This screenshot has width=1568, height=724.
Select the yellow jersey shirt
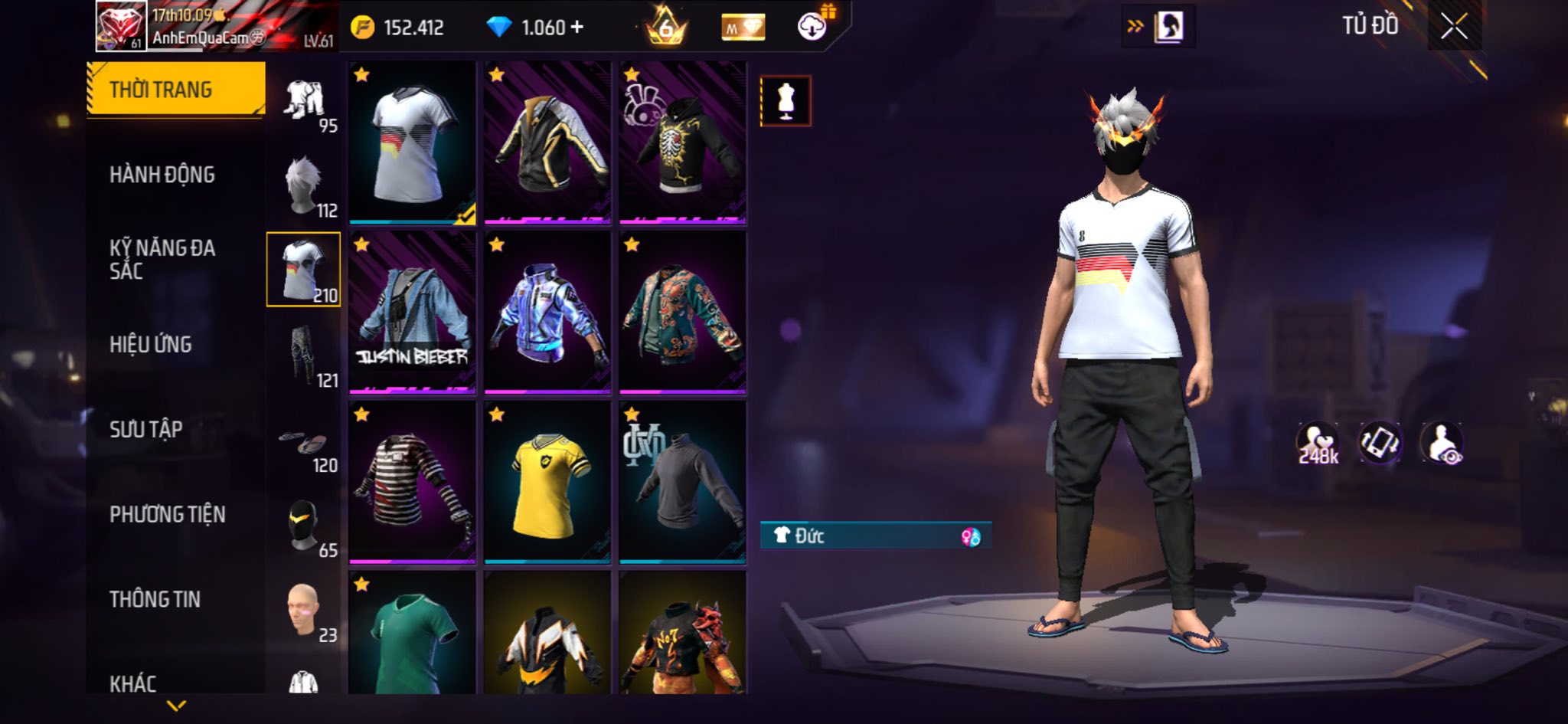[547, 483]
